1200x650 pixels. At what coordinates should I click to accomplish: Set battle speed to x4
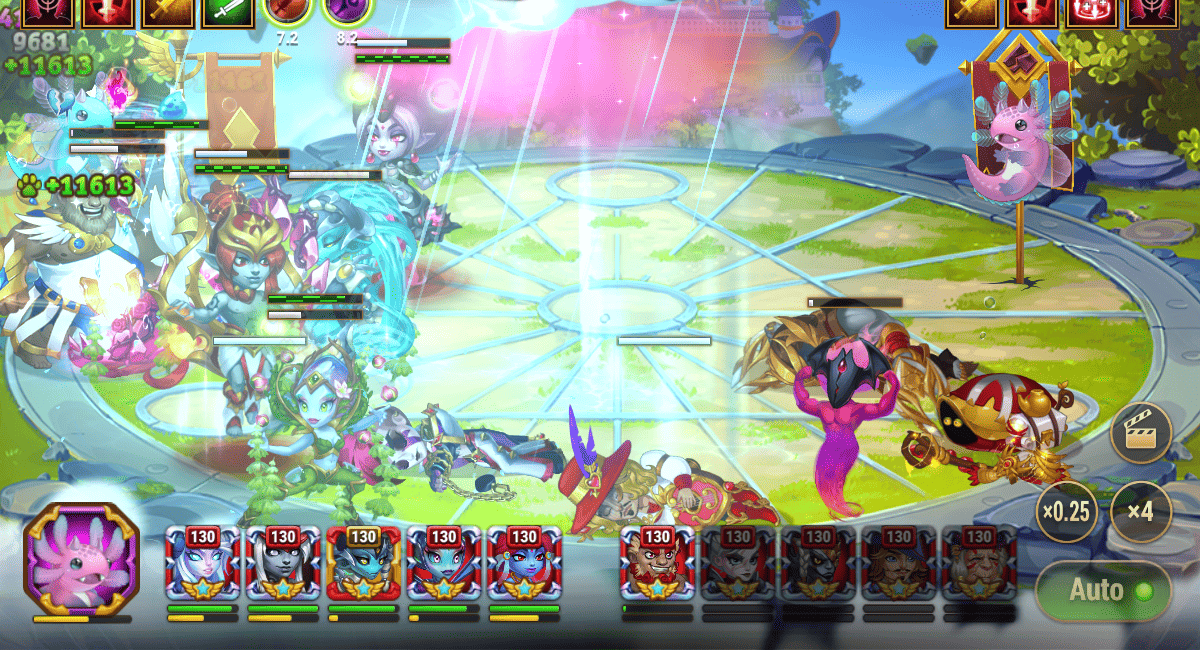click(x=1140, y=511)
